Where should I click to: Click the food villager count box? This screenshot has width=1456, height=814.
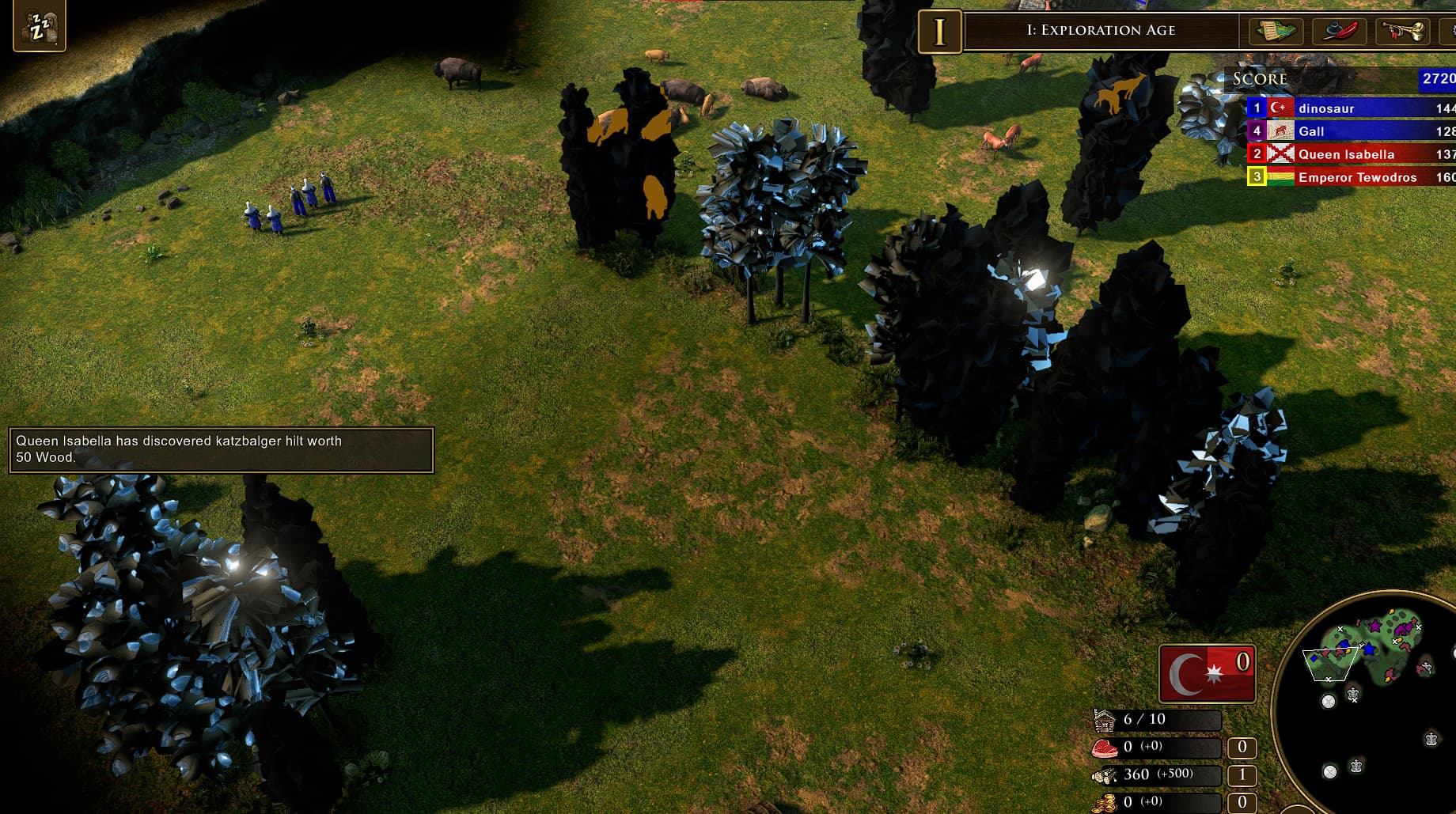[1242, 747]
